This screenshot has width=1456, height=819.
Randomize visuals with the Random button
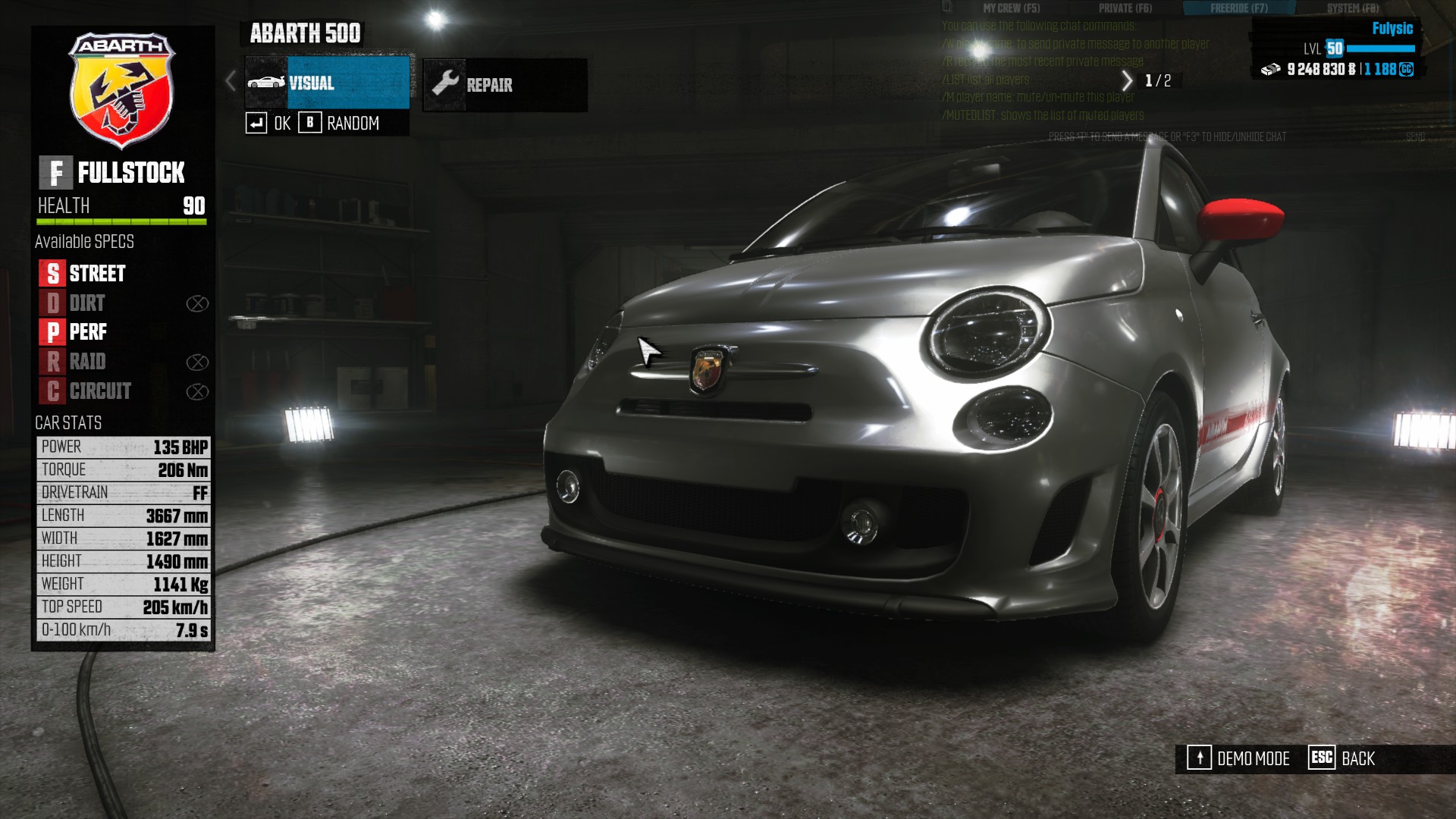pyautogui.click(x=340, y=124)
